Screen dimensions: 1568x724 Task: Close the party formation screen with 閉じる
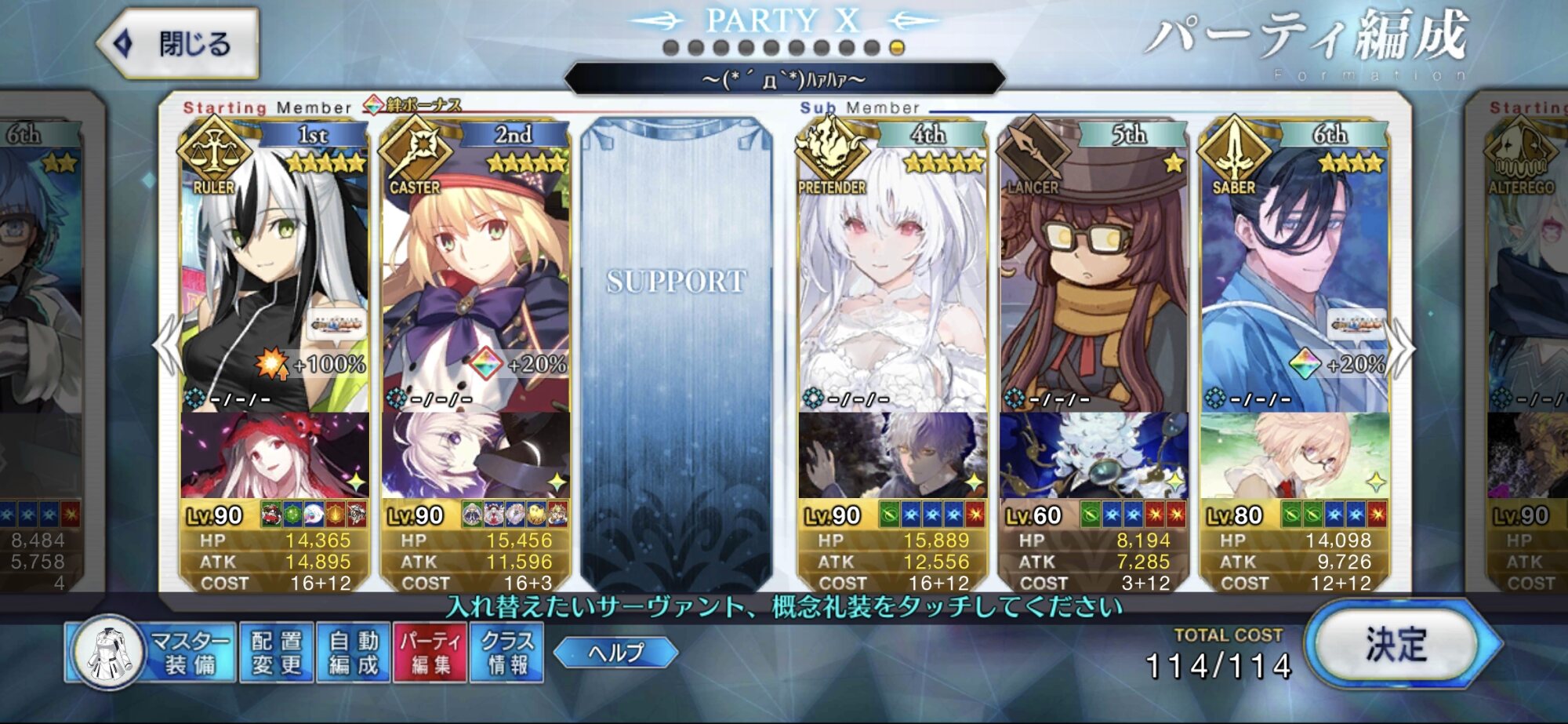click(179, 44)
